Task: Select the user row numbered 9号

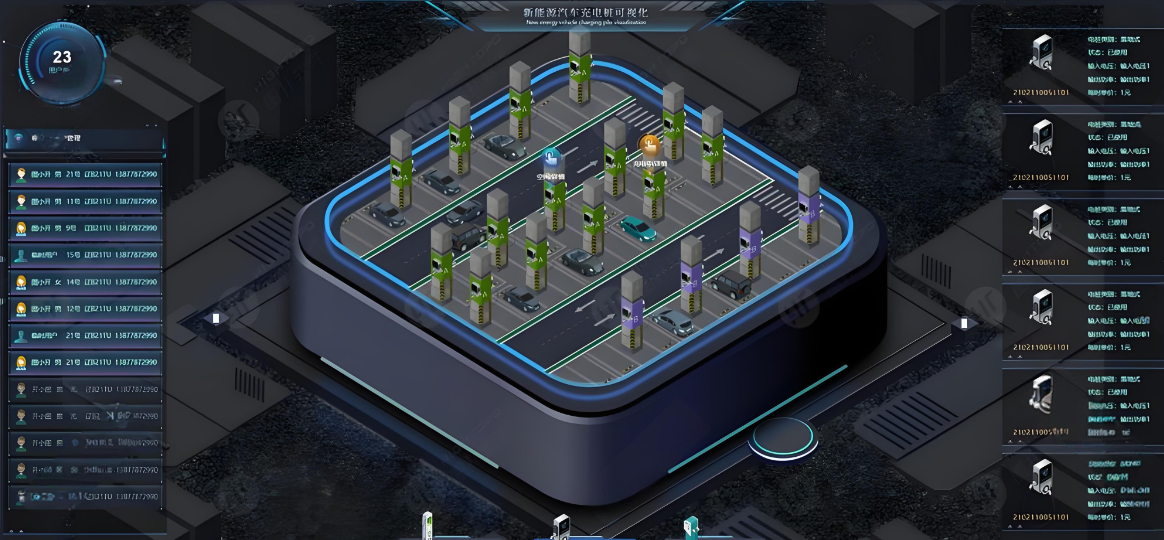Action: pos(84,228)
